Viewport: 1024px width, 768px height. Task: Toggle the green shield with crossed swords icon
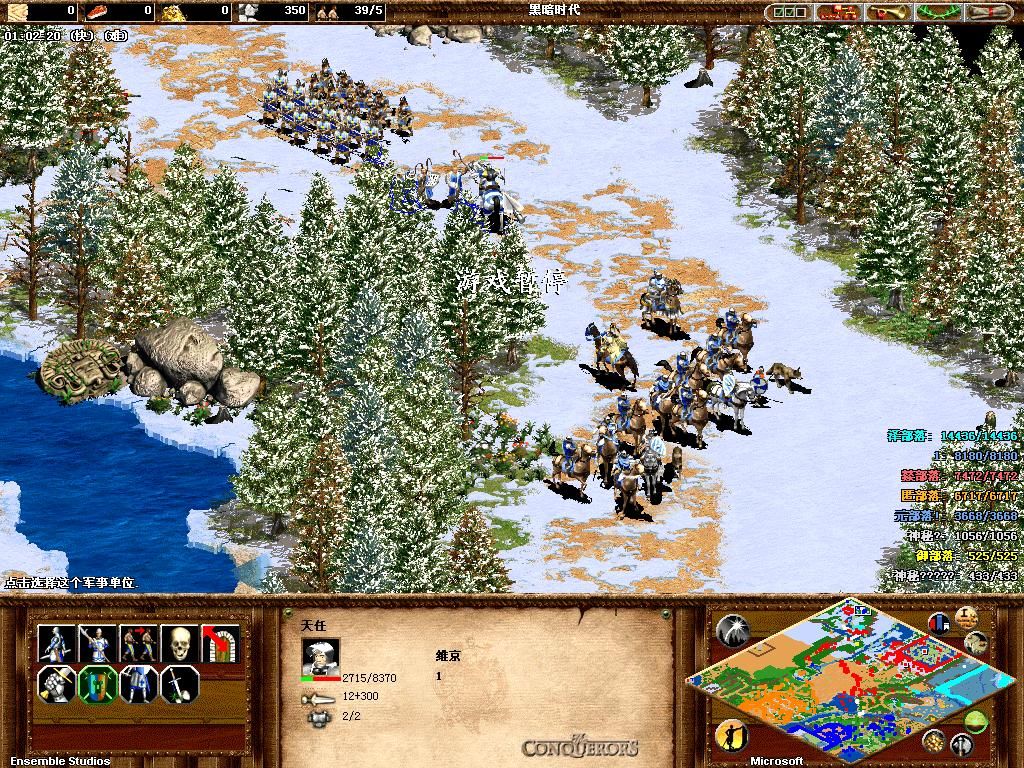pyautogui.click(x=97, y=685)
